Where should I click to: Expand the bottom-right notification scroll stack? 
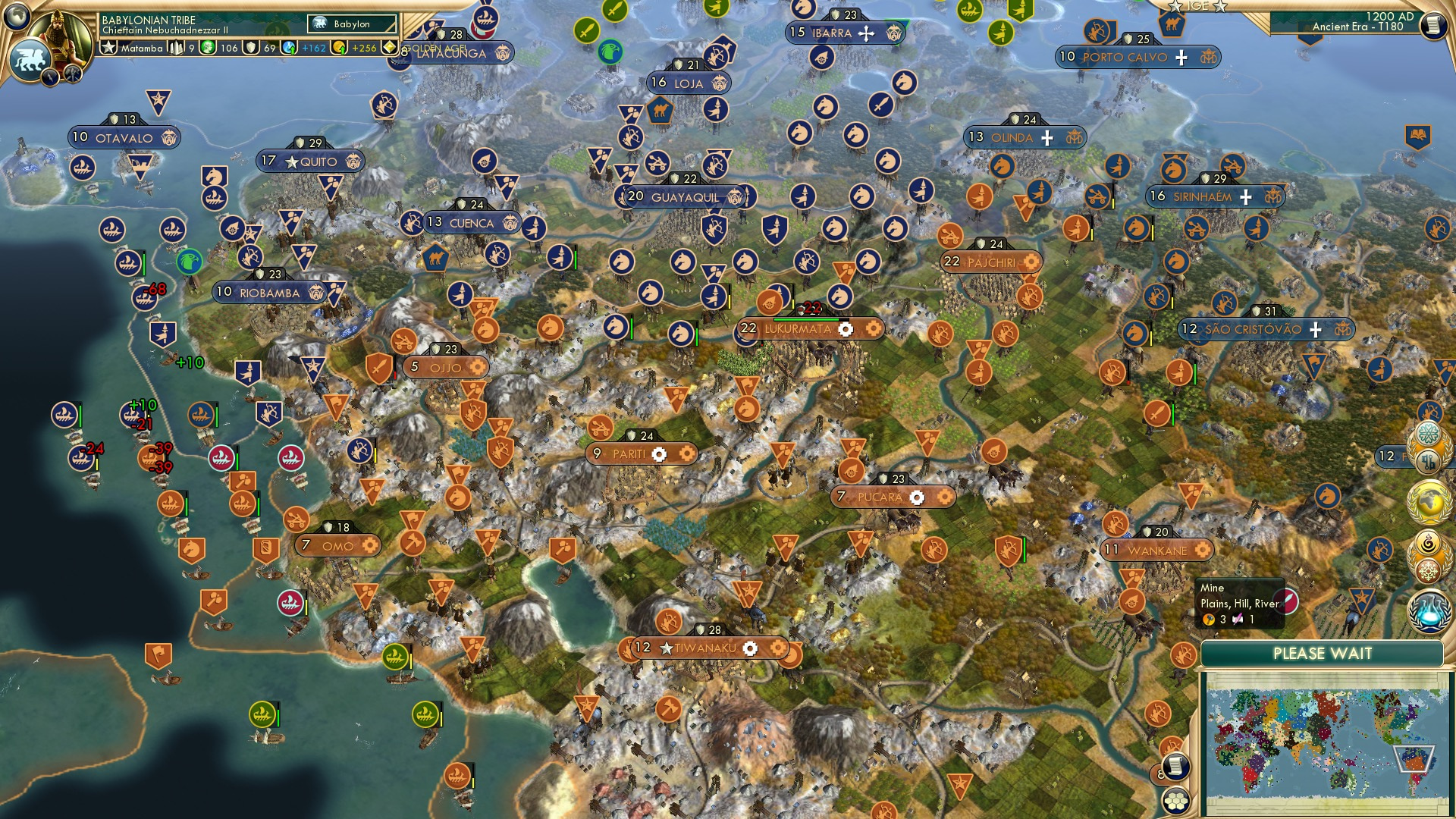coord(1175,766)
